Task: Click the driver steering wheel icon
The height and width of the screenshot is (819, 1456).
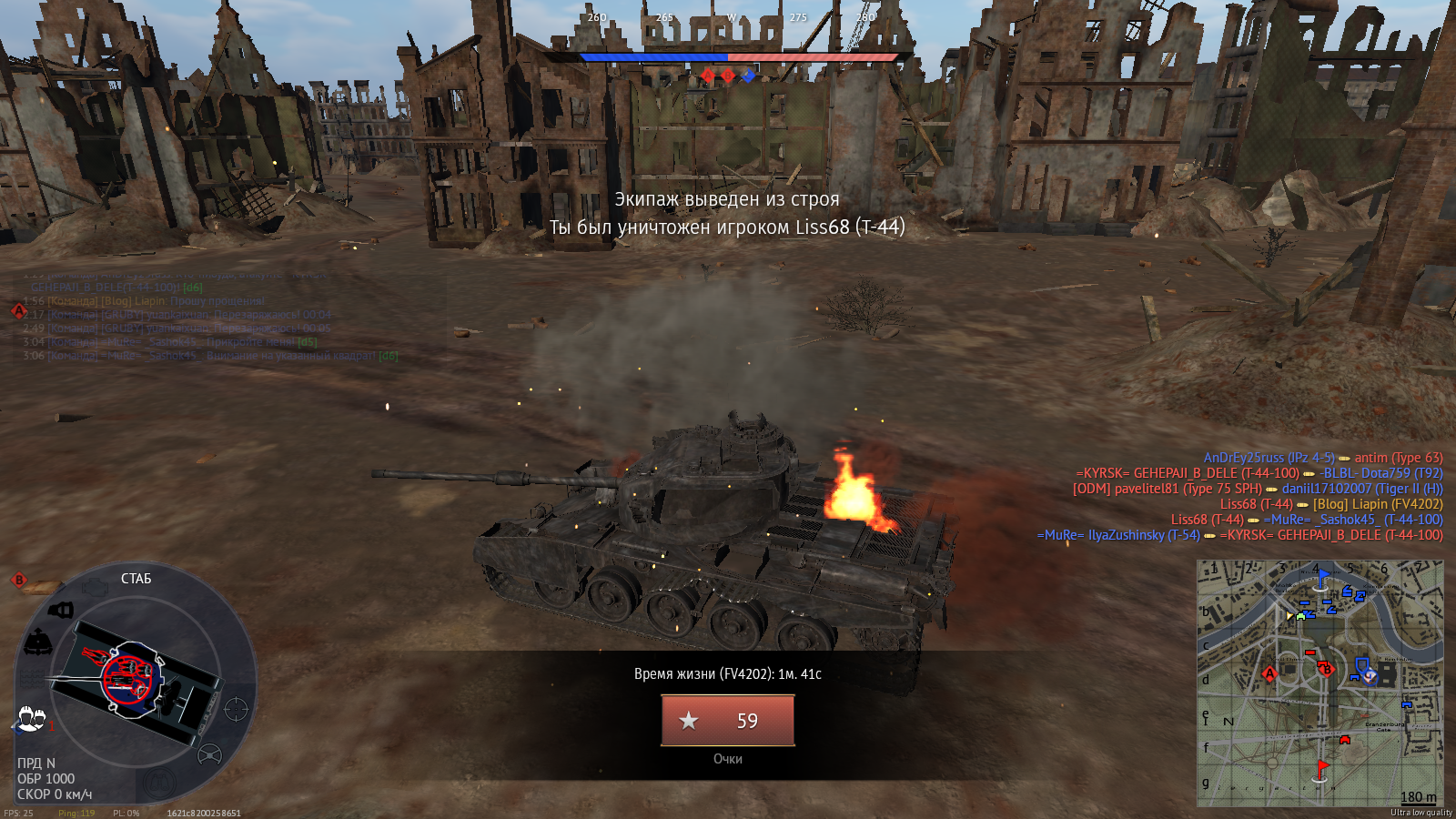Action: click(x=210, y=754)
